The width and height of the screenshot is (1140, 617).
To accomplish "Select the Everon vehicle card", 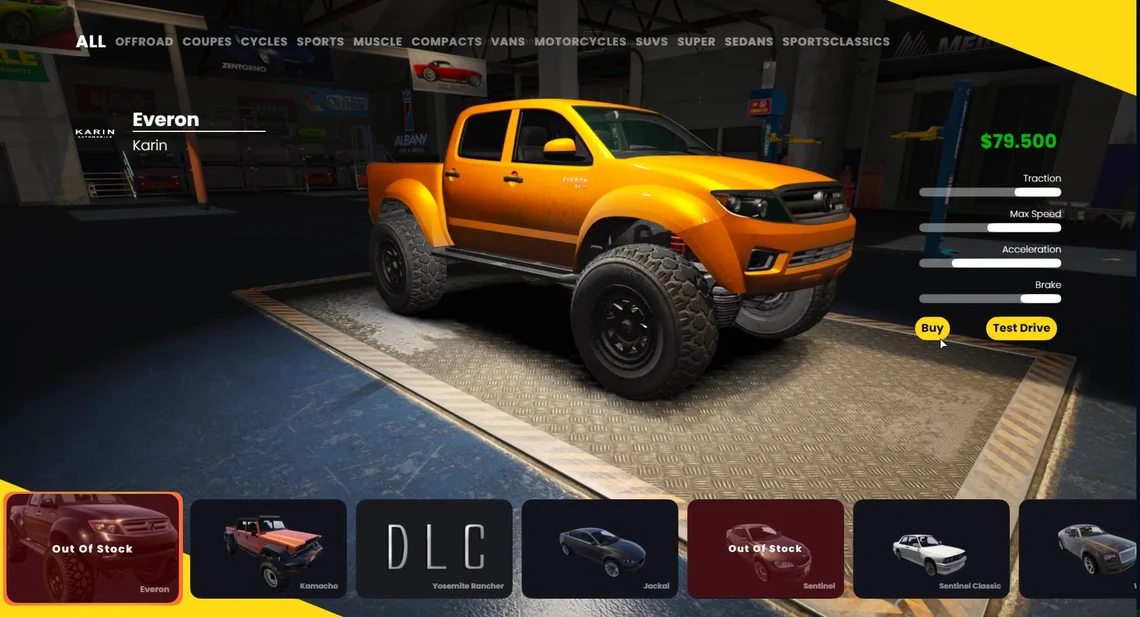I will click(93, 548).
